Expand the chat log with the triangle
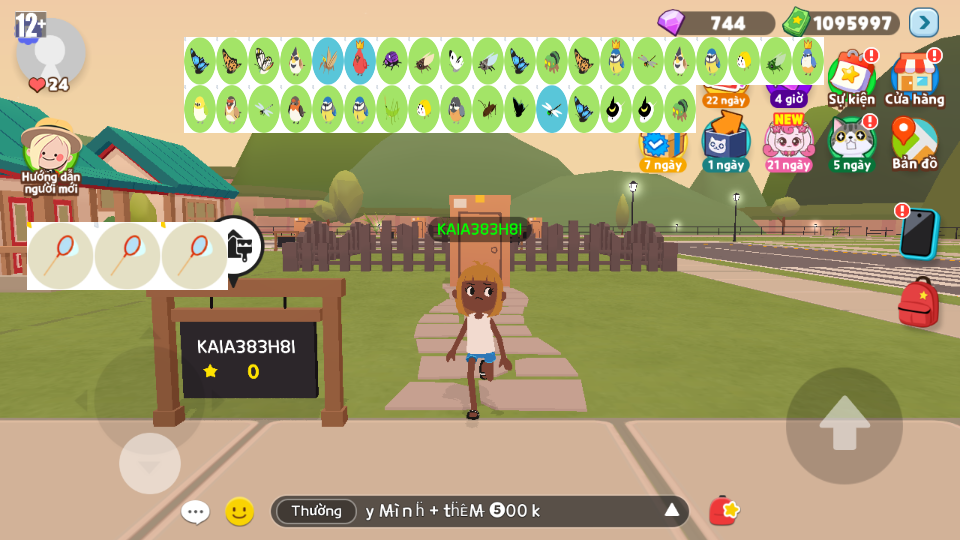Screen dimensions: 960x540 [672, 511]
